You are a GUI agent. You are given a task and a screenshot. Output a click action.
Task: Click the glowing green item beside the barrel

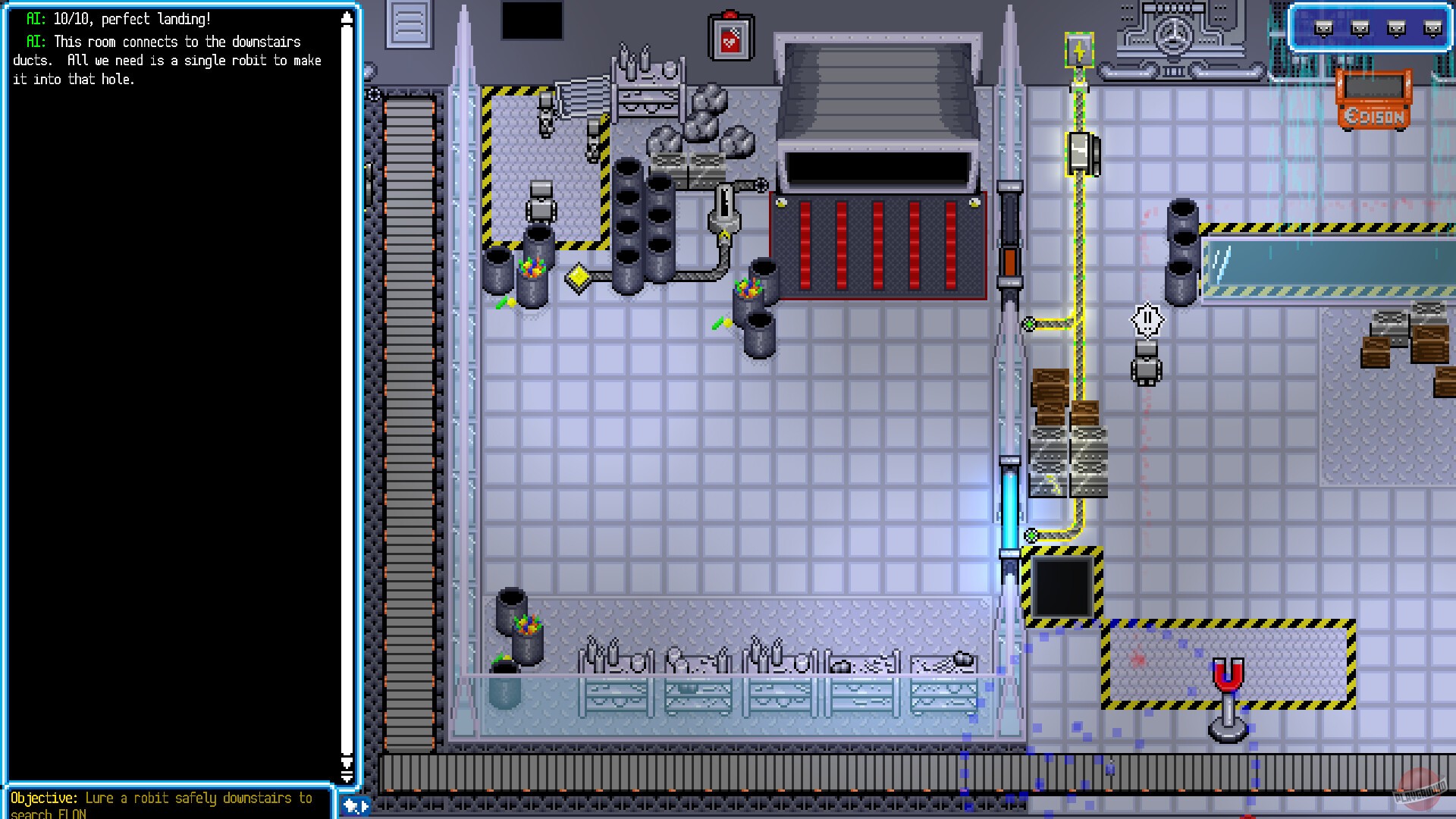(x=718, y=322)
